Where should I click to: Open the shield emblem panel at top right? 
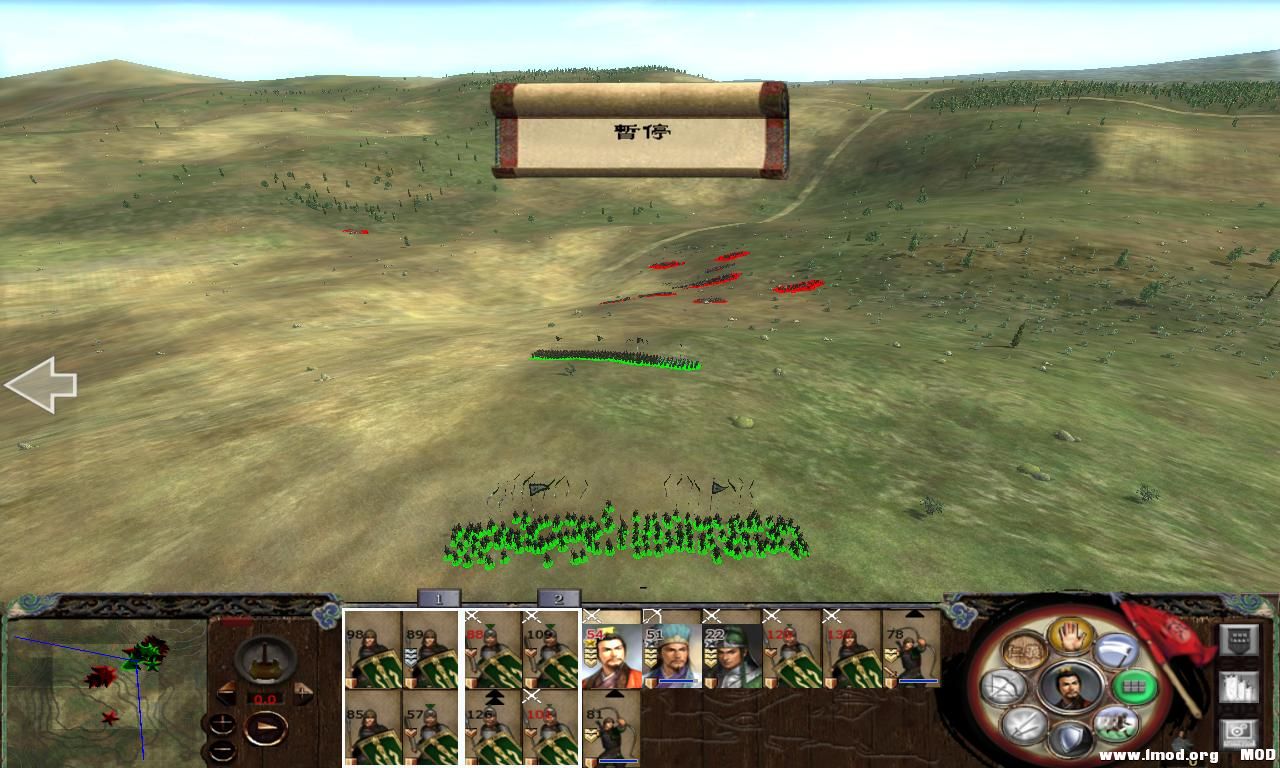(1238, 639)
